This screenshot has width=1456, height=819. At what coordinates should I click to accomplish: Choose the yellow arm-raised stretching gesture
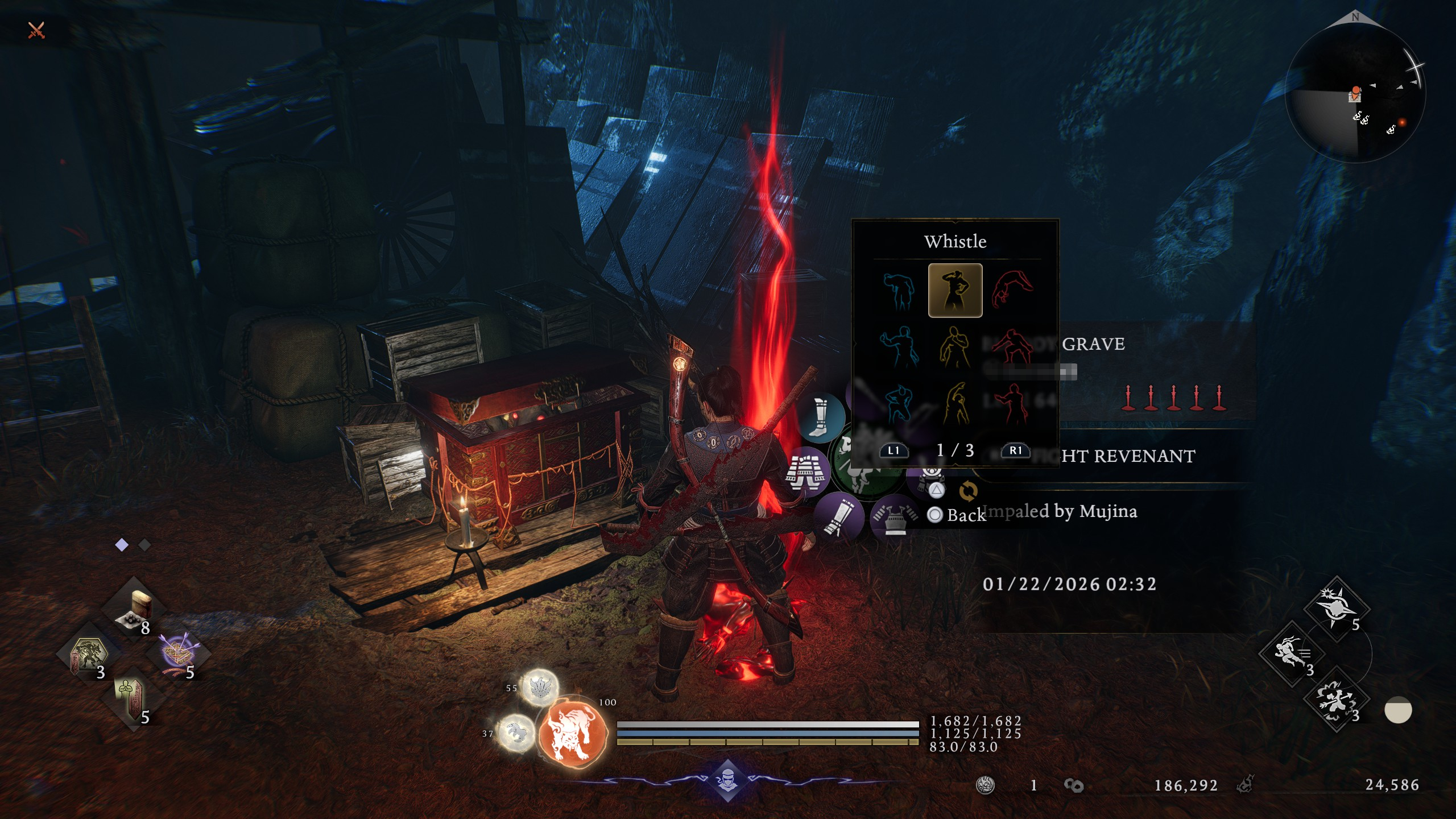click(x=955, y=403)
